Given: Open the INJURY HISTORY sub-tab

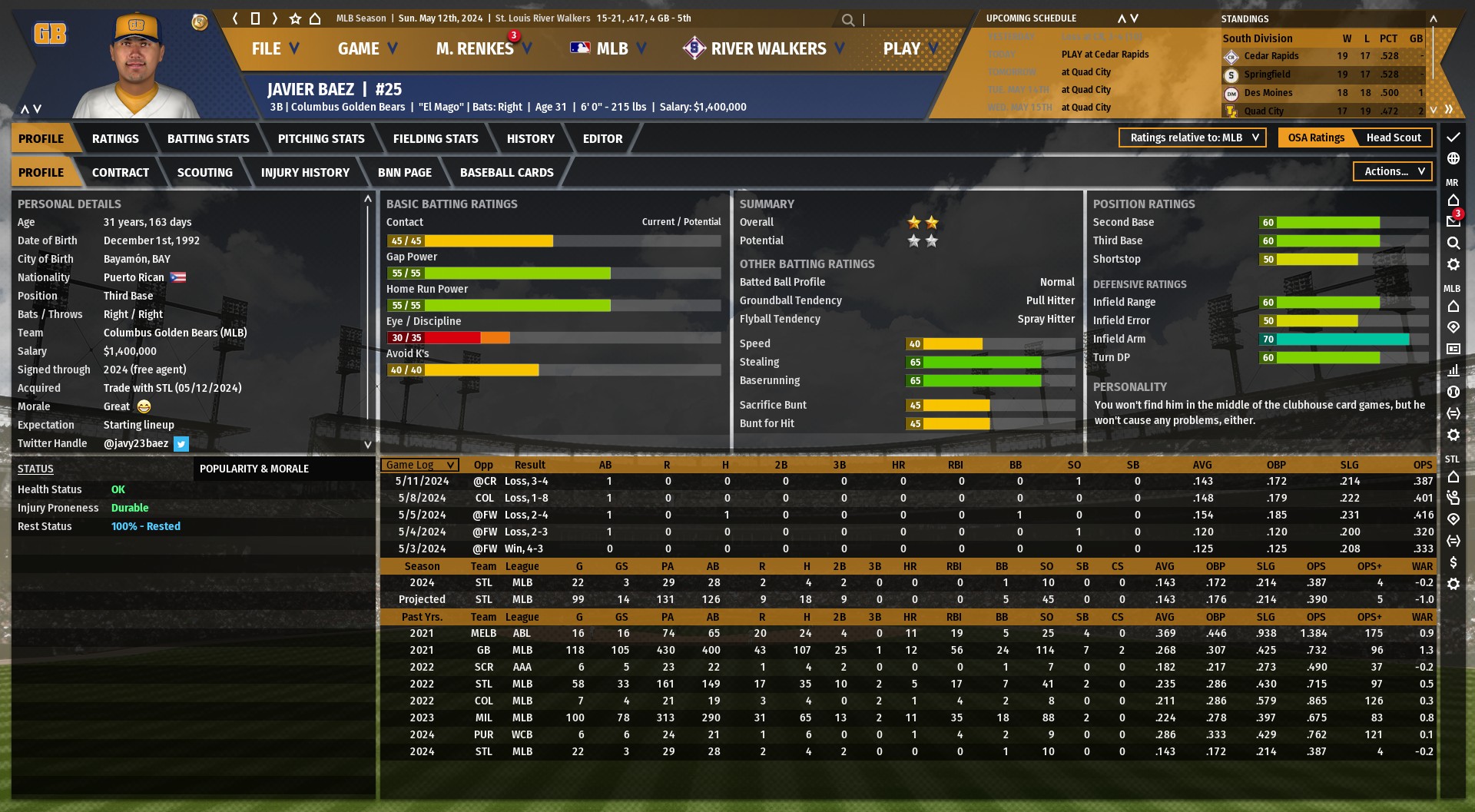Looking at the screenshot, I should point(305,173).
